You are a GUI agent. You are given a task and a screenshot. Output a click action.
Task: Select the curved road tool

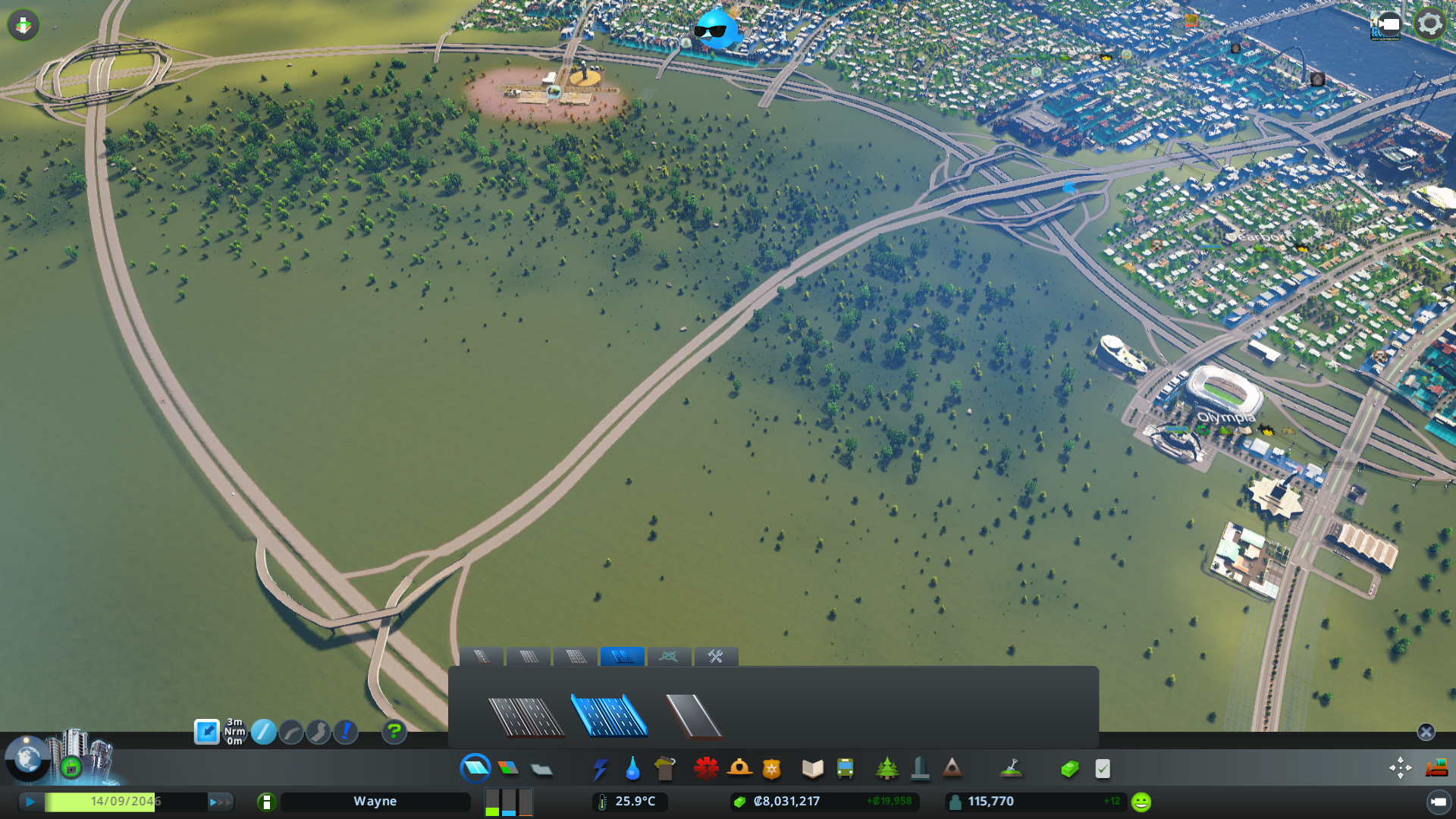tap(292, 733)
